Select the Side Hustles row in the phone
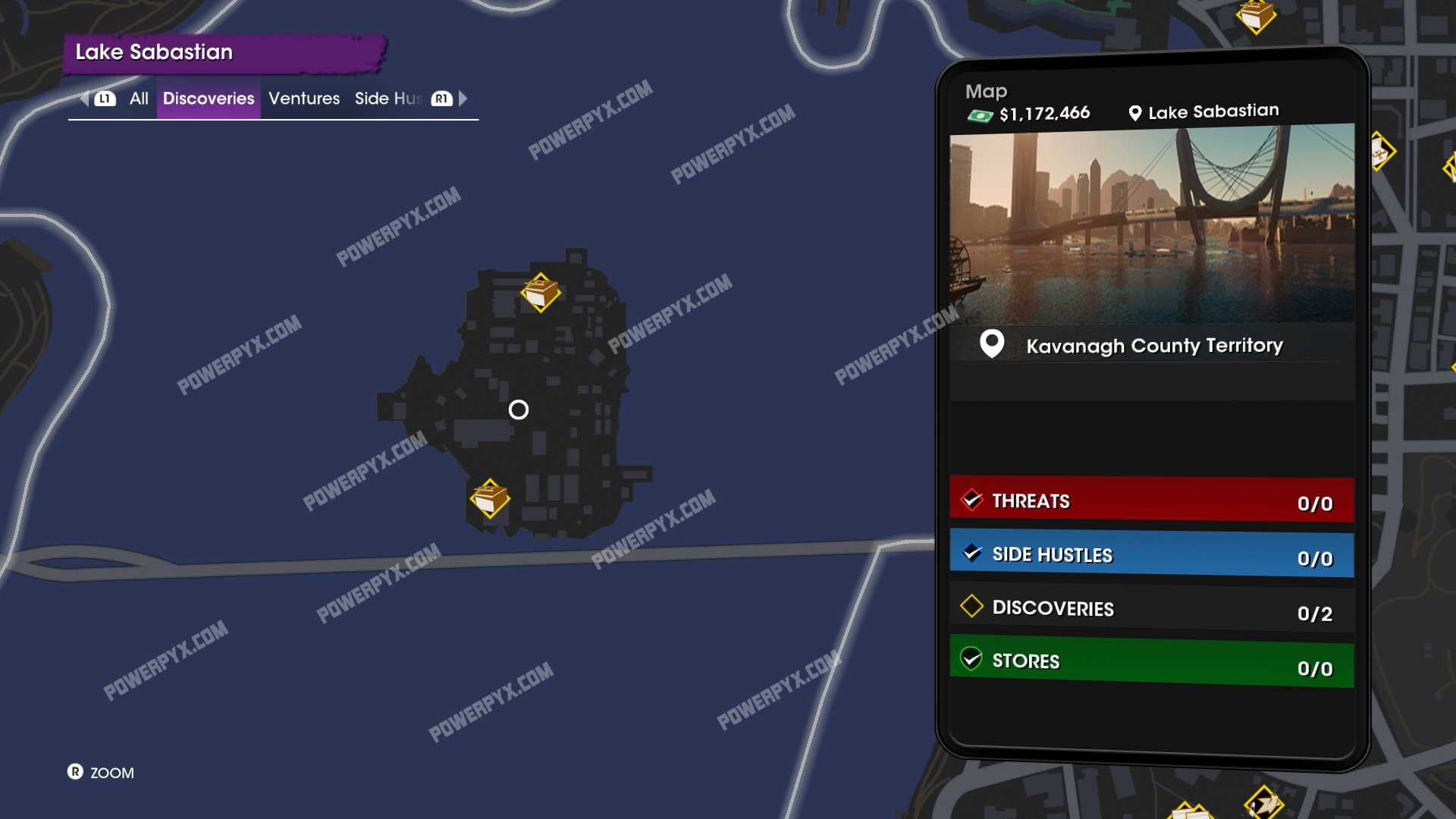This screenshot has width=1456, height=819. coord(1151,555)
